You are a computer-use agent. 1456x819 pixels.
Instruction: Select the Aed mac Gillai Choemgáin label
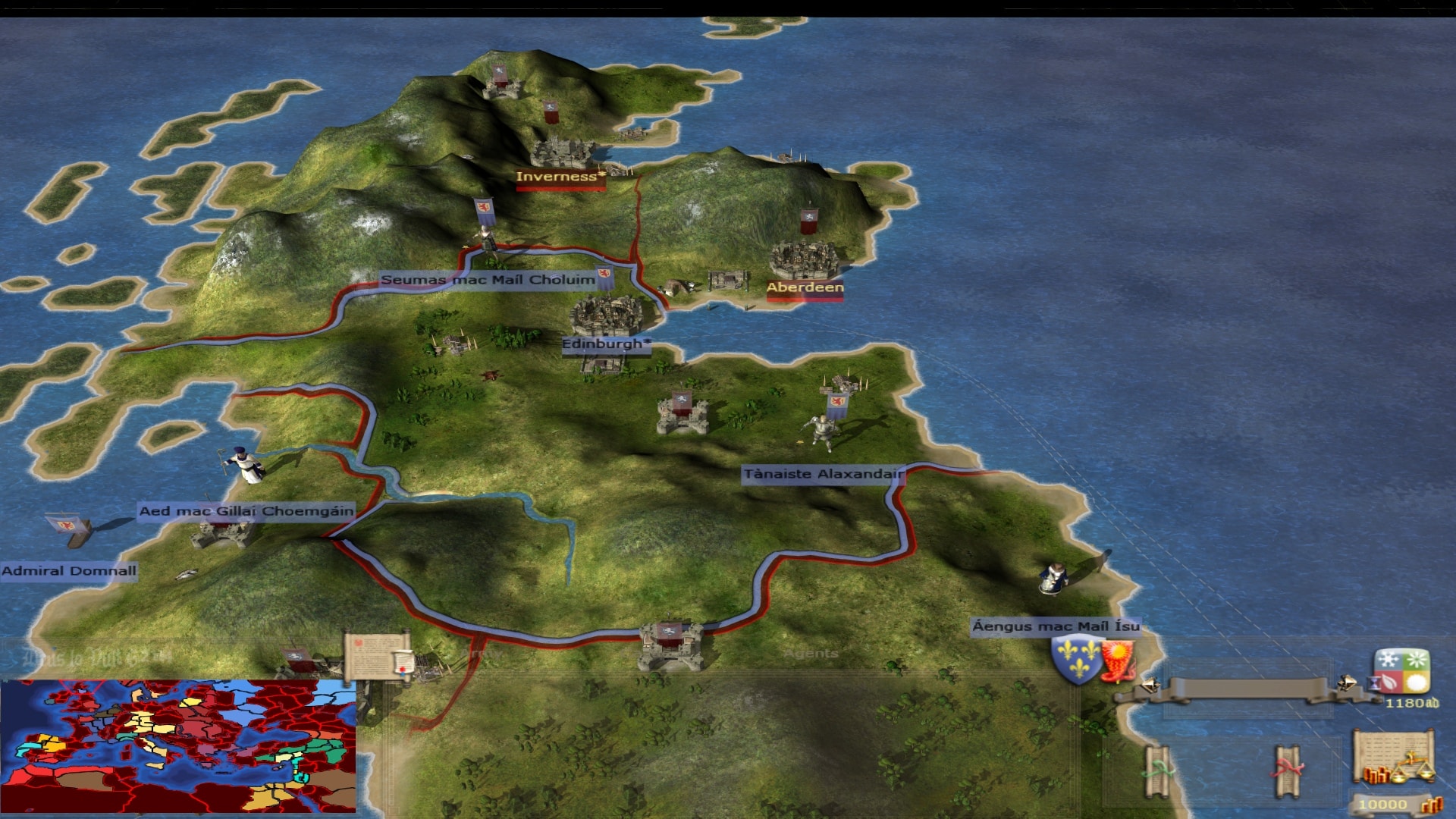tap(246, 511)
